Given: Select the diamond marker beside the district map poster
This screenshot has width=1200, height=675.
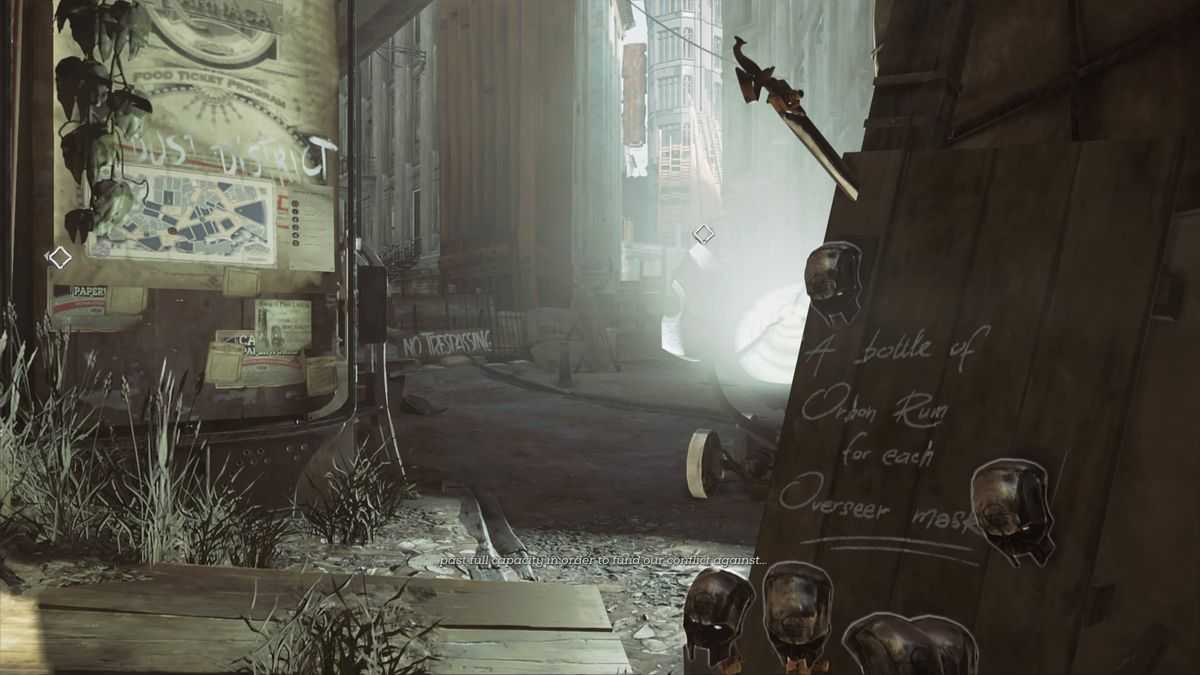Looking at the screenshot, I should [59, 257].
